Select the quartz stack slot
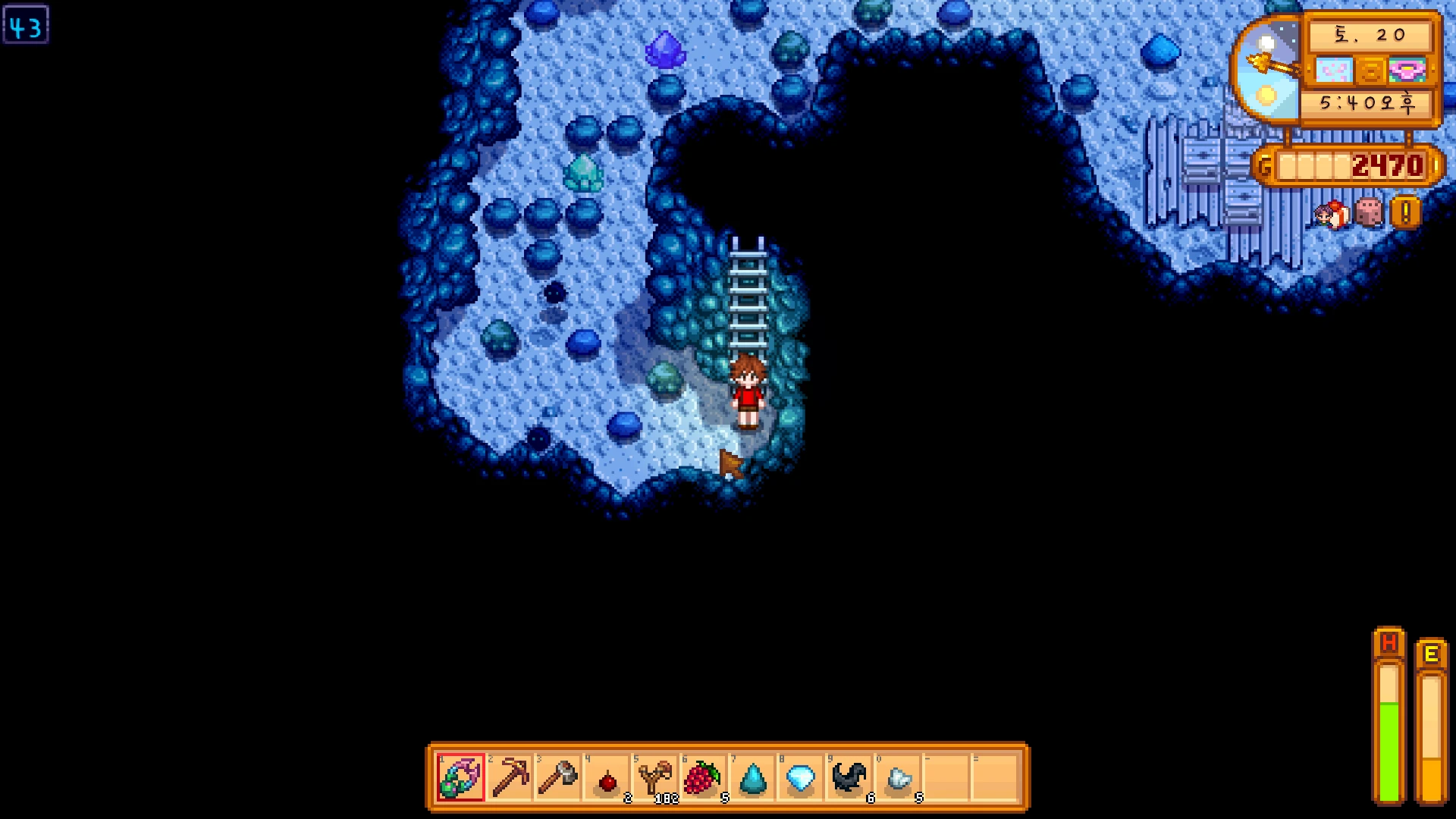Screen dimensions: 1456x819 pos(899,779)
